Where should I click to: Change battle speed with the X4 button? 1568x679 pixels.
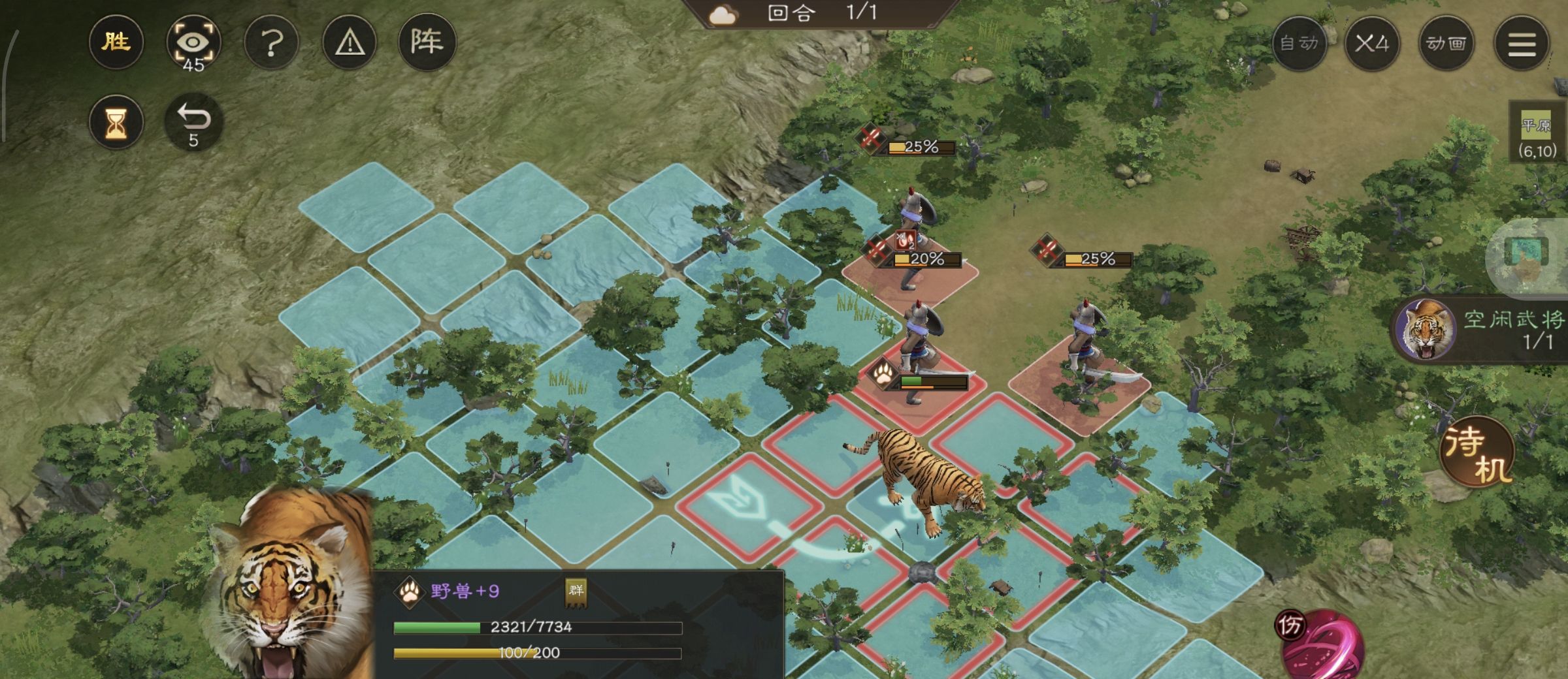click(x=1371, y=44)
